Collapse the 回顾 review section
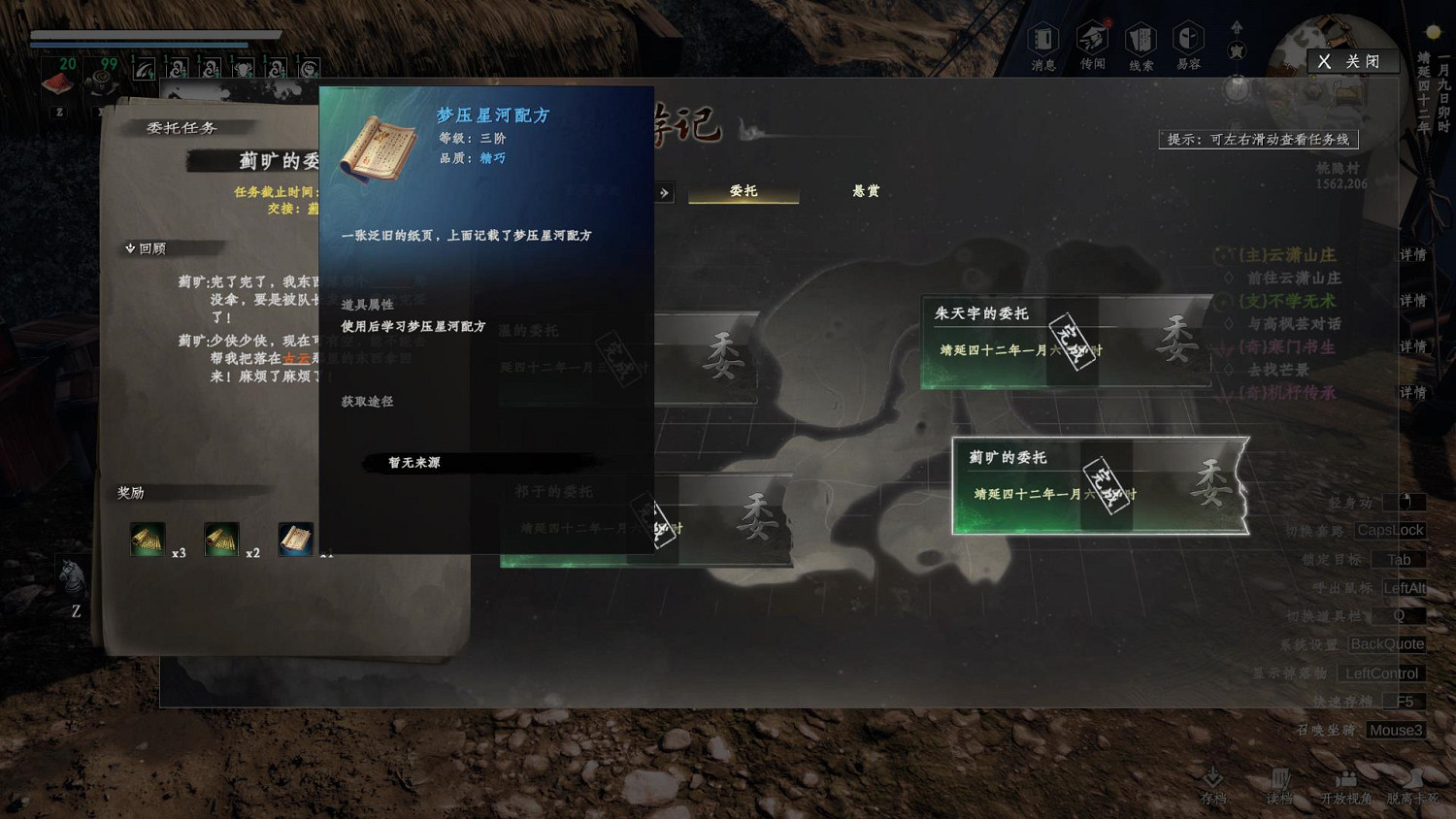 click(146, 247)
